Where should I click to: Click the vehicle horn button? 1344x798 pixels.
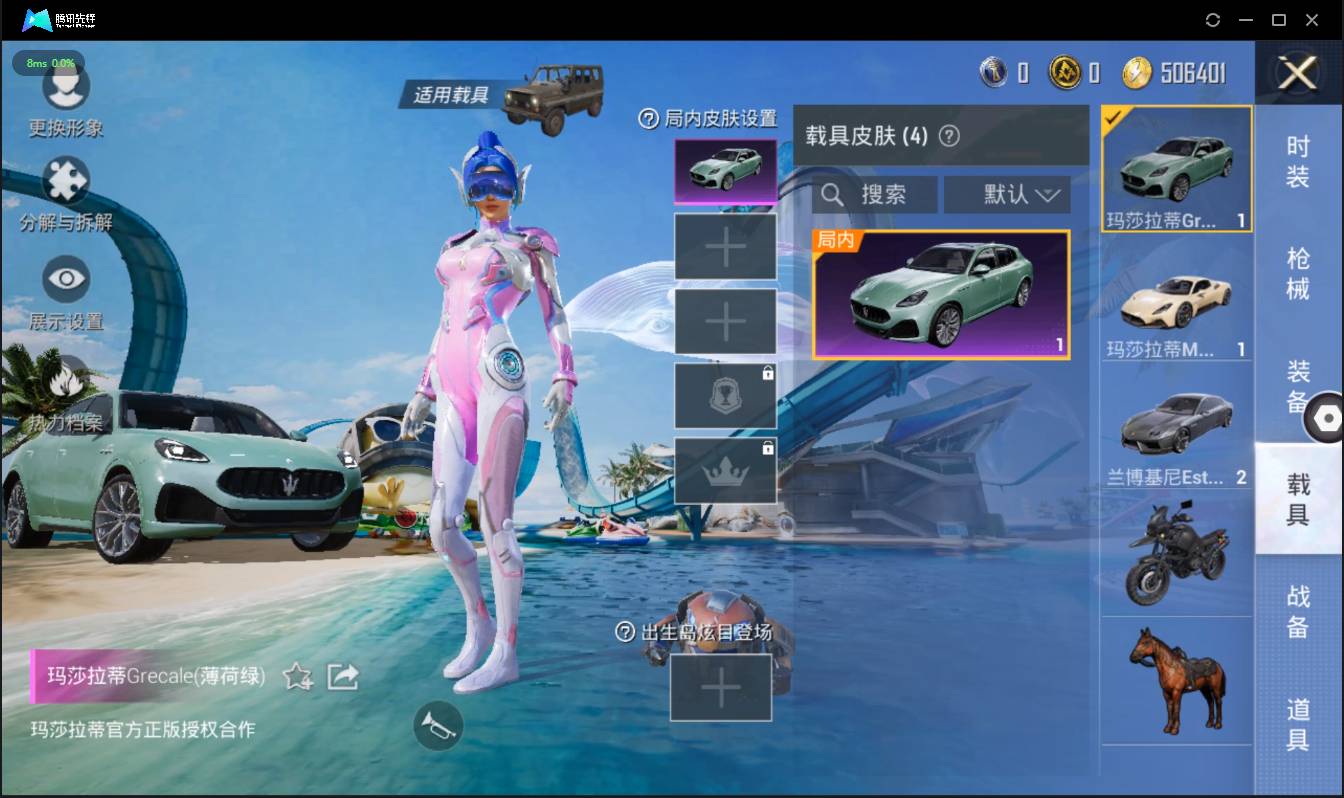tap(438, 726)
